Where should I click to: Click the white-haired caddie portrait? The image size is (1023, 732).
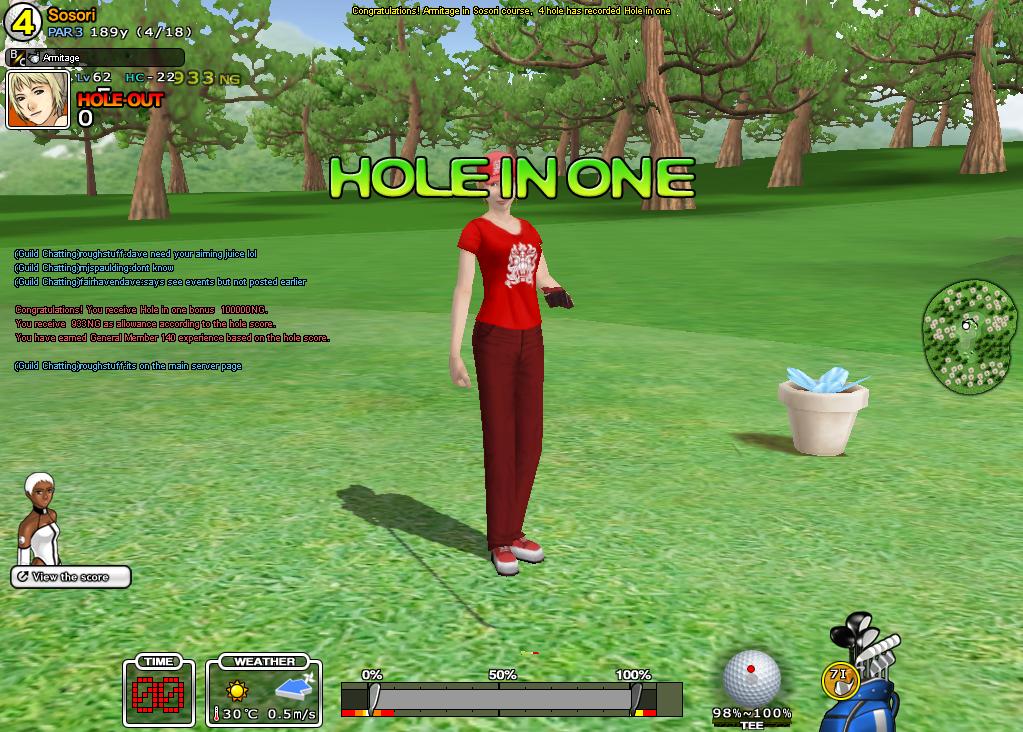click(42, 519)
